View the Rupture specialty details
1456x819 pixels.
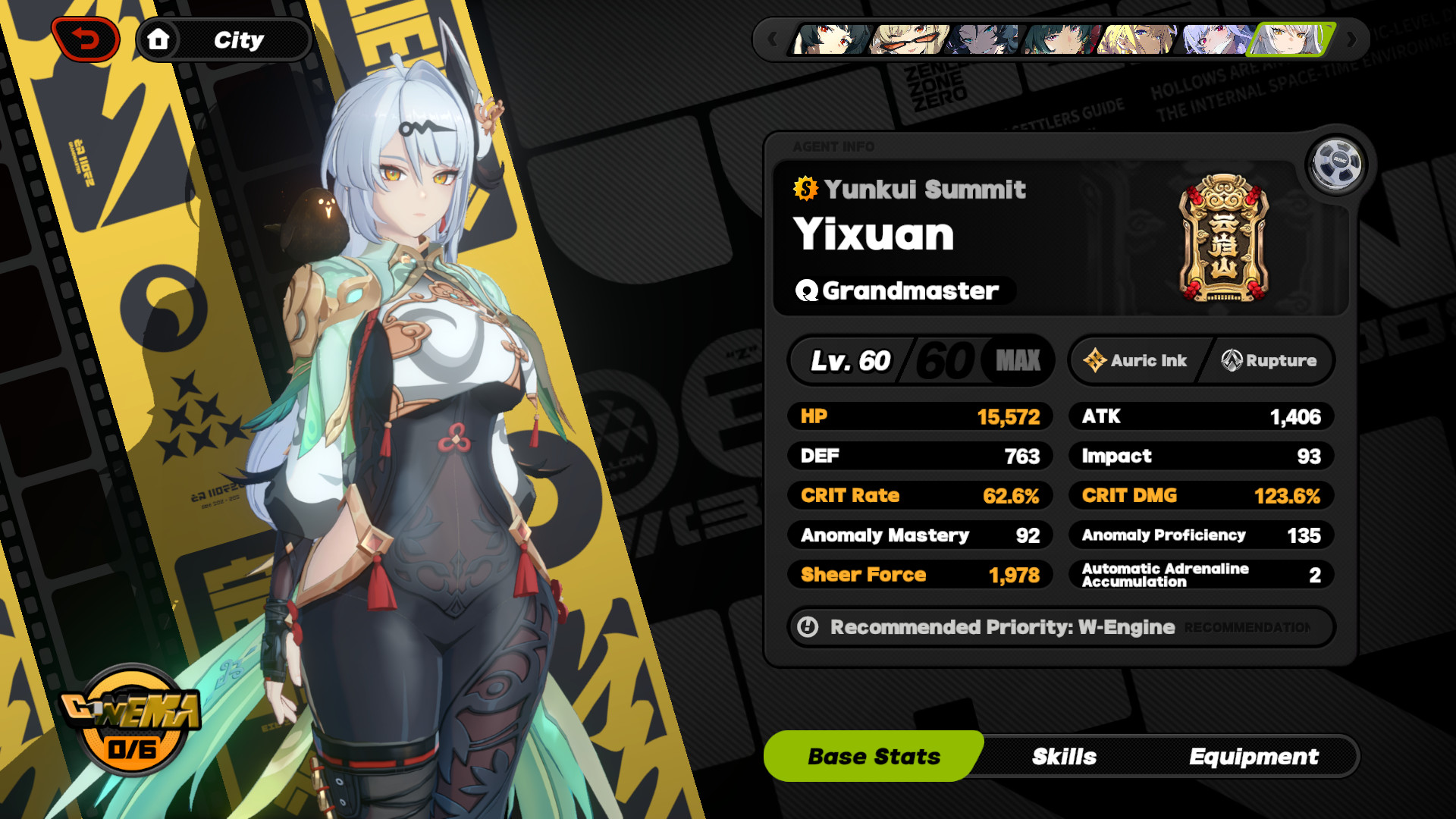tap(1269, 360)
